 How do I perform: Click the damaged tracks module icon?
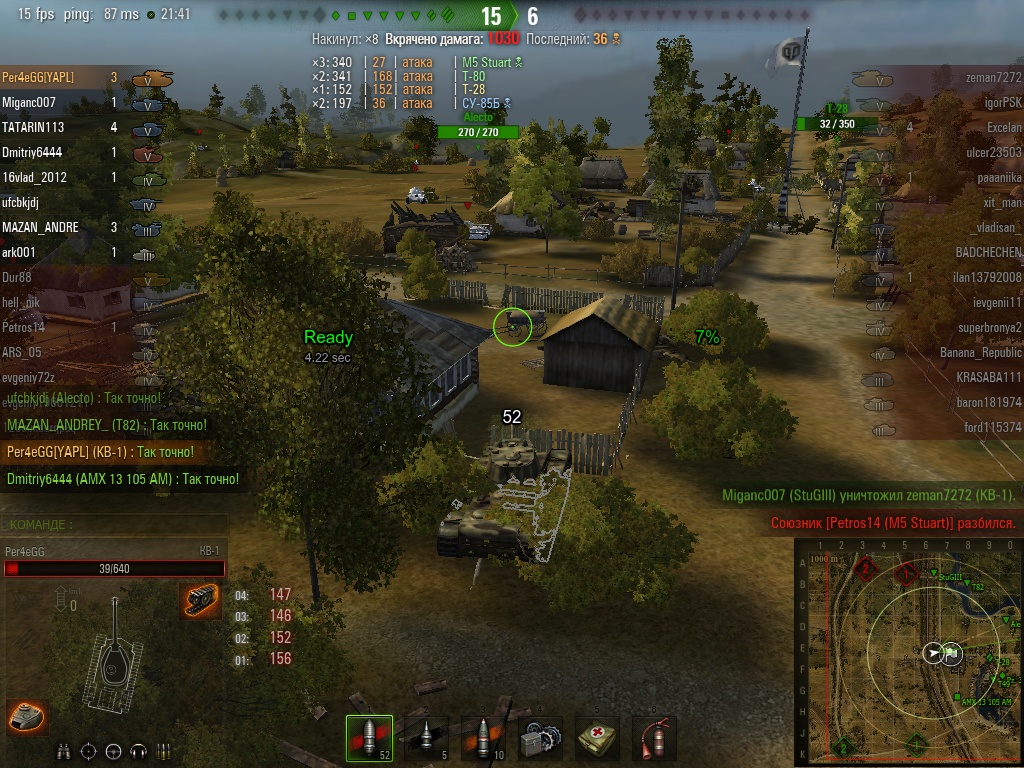coord(200,601)
